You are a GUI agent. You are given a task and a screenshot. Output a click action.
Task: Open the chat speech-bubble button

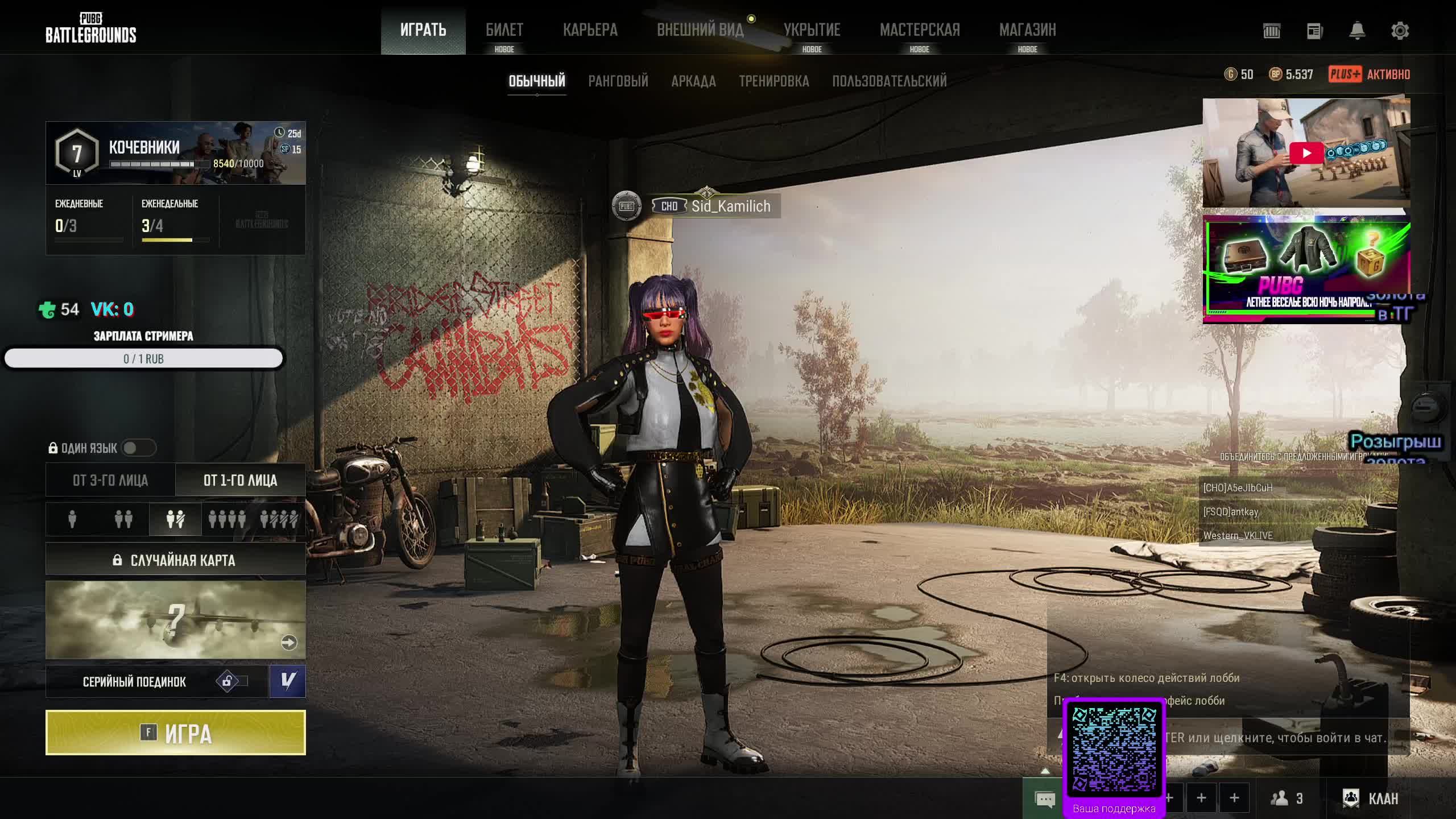(x=1045, y=799)
